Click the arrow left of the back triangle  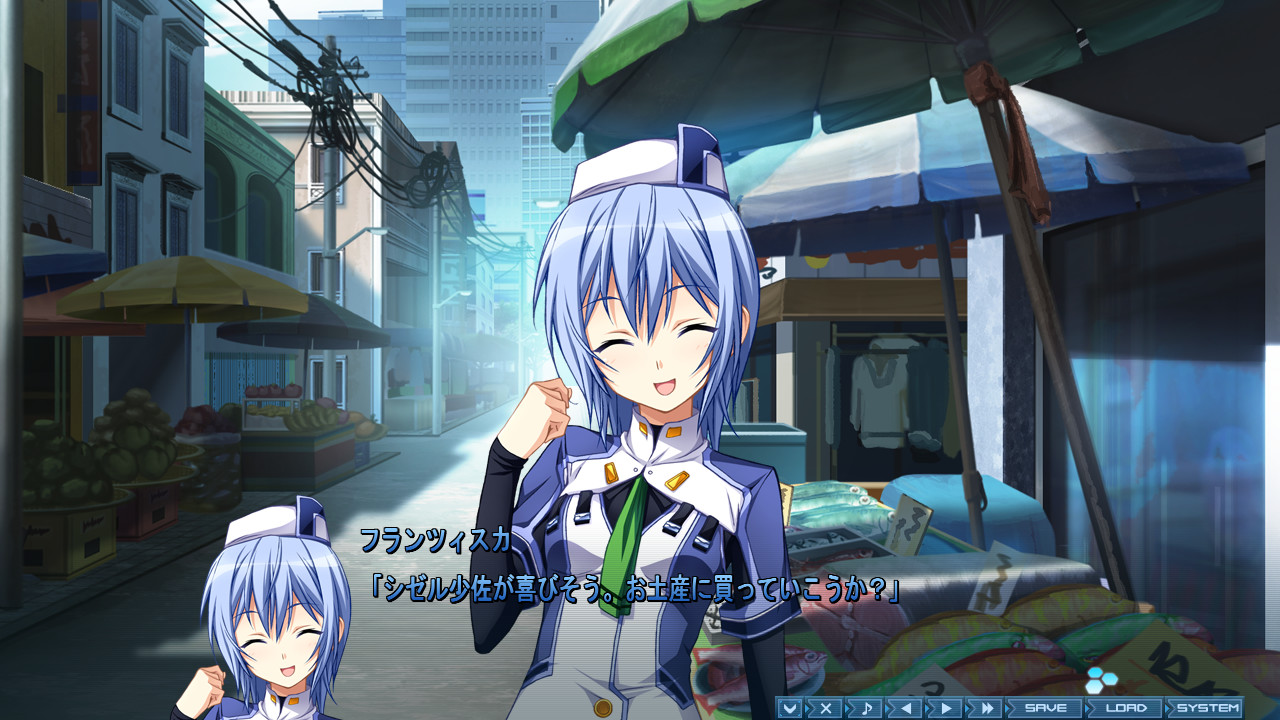pos(887,707)
